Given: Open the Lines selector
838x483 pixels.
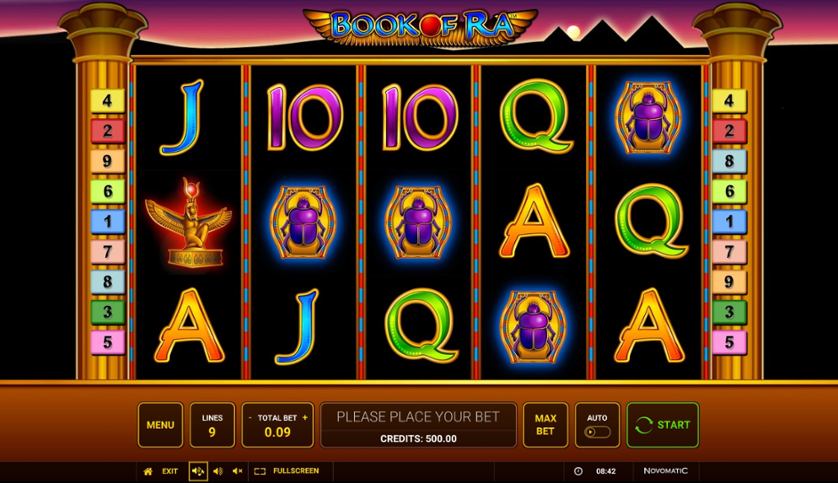Looking at the screenshot, I should [212, 425].
